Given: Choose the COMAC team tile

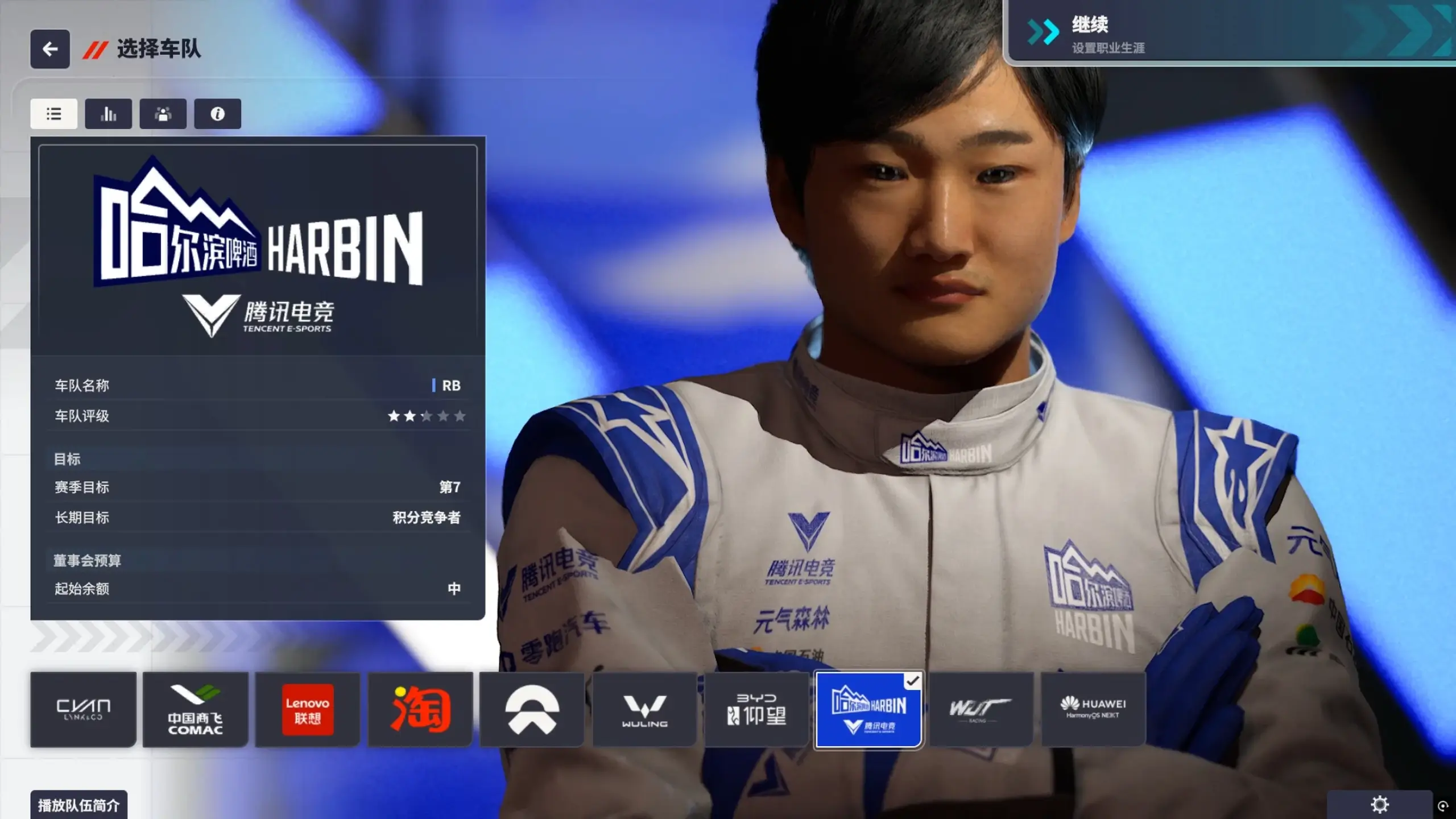Looking at the screenshot, I should [x=195, y=709].
